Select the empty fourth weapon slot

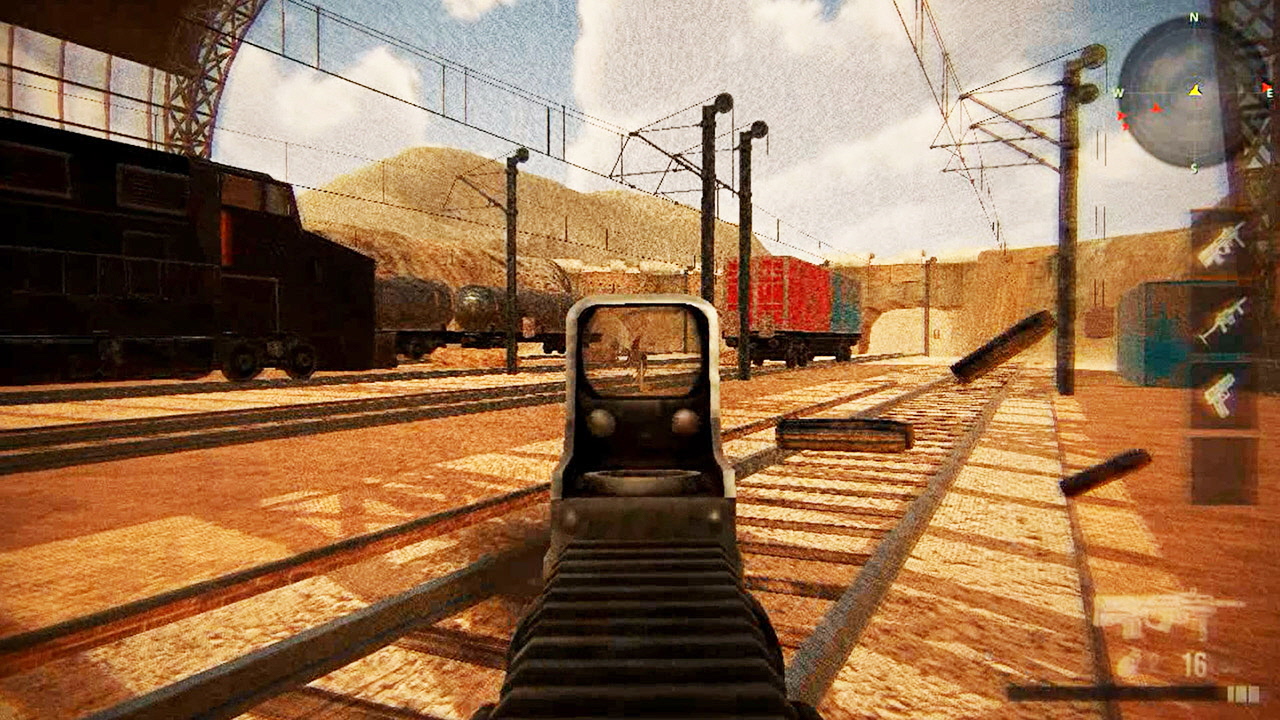[1222, 470]
